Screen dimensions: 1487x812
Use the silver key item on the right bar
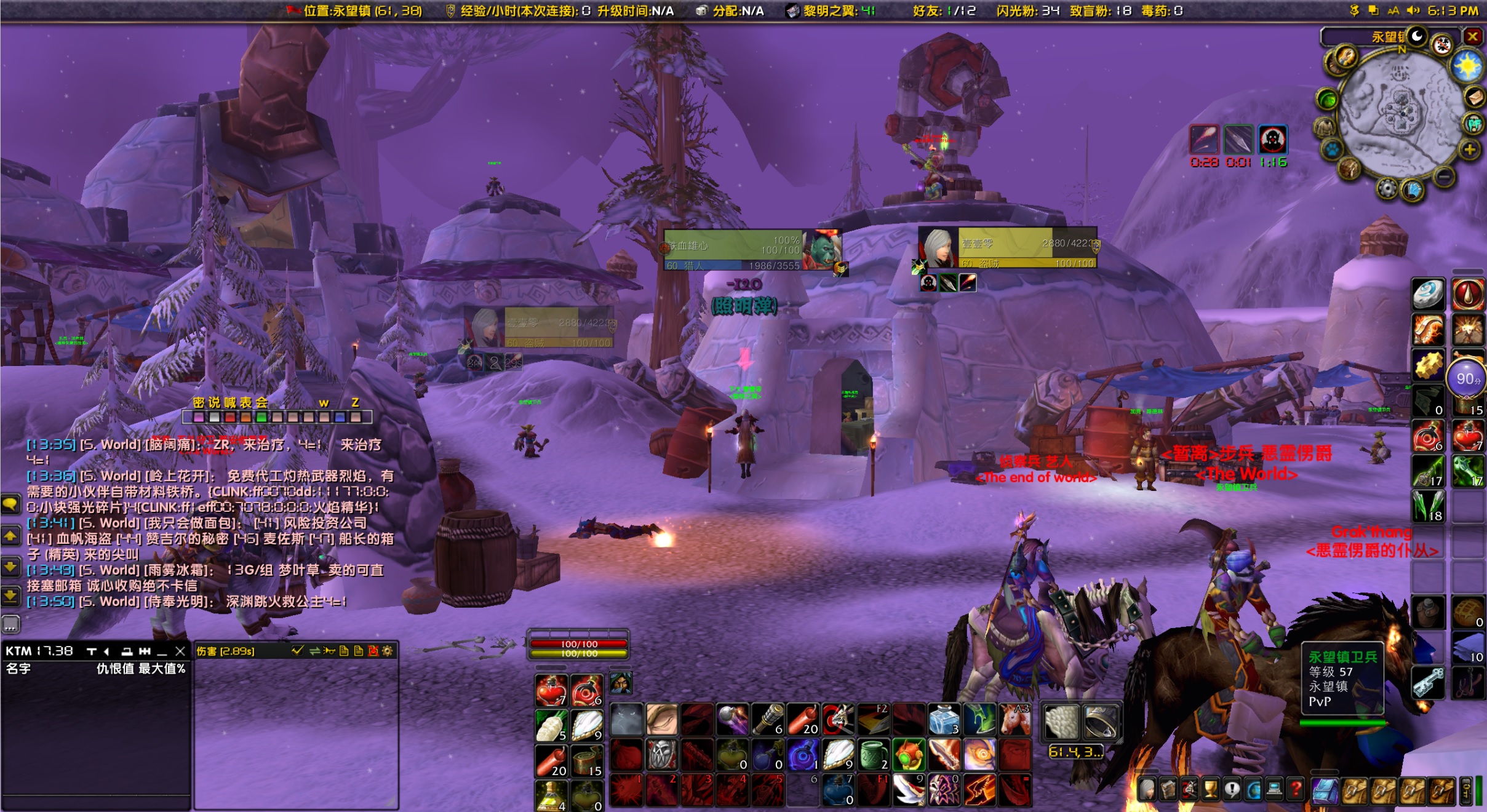click(1428, 683)
